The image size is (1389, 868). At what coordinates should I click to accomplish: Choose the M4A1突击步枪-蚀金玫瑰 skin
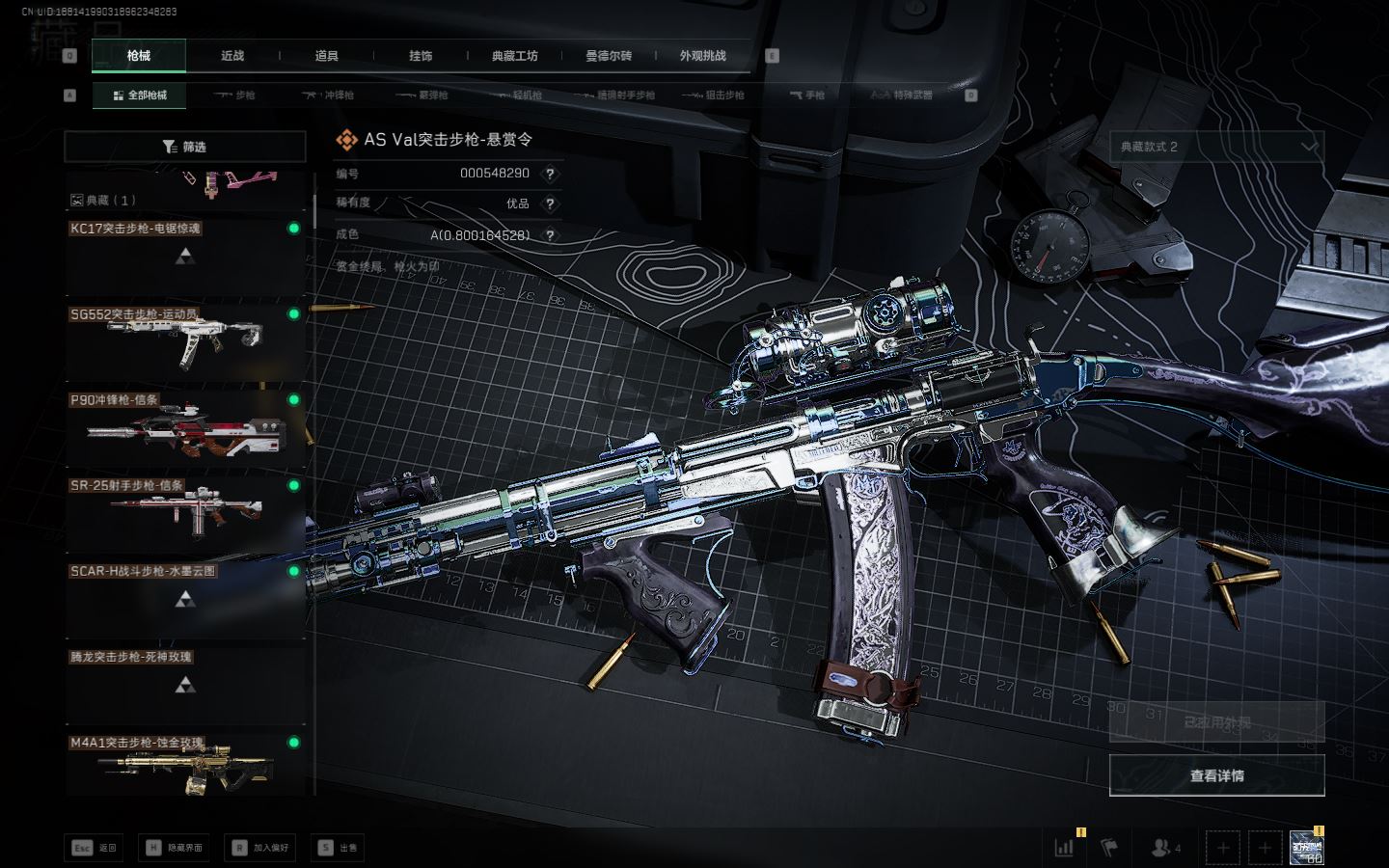[x=185, y=768]
